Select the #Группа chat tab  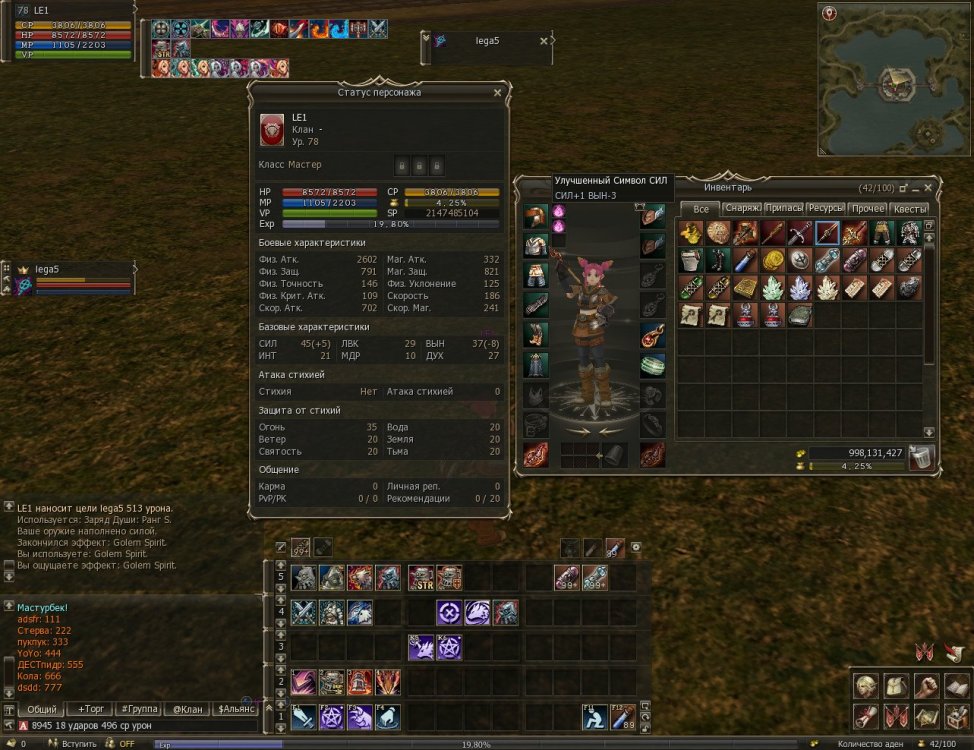tap(138, 709)
